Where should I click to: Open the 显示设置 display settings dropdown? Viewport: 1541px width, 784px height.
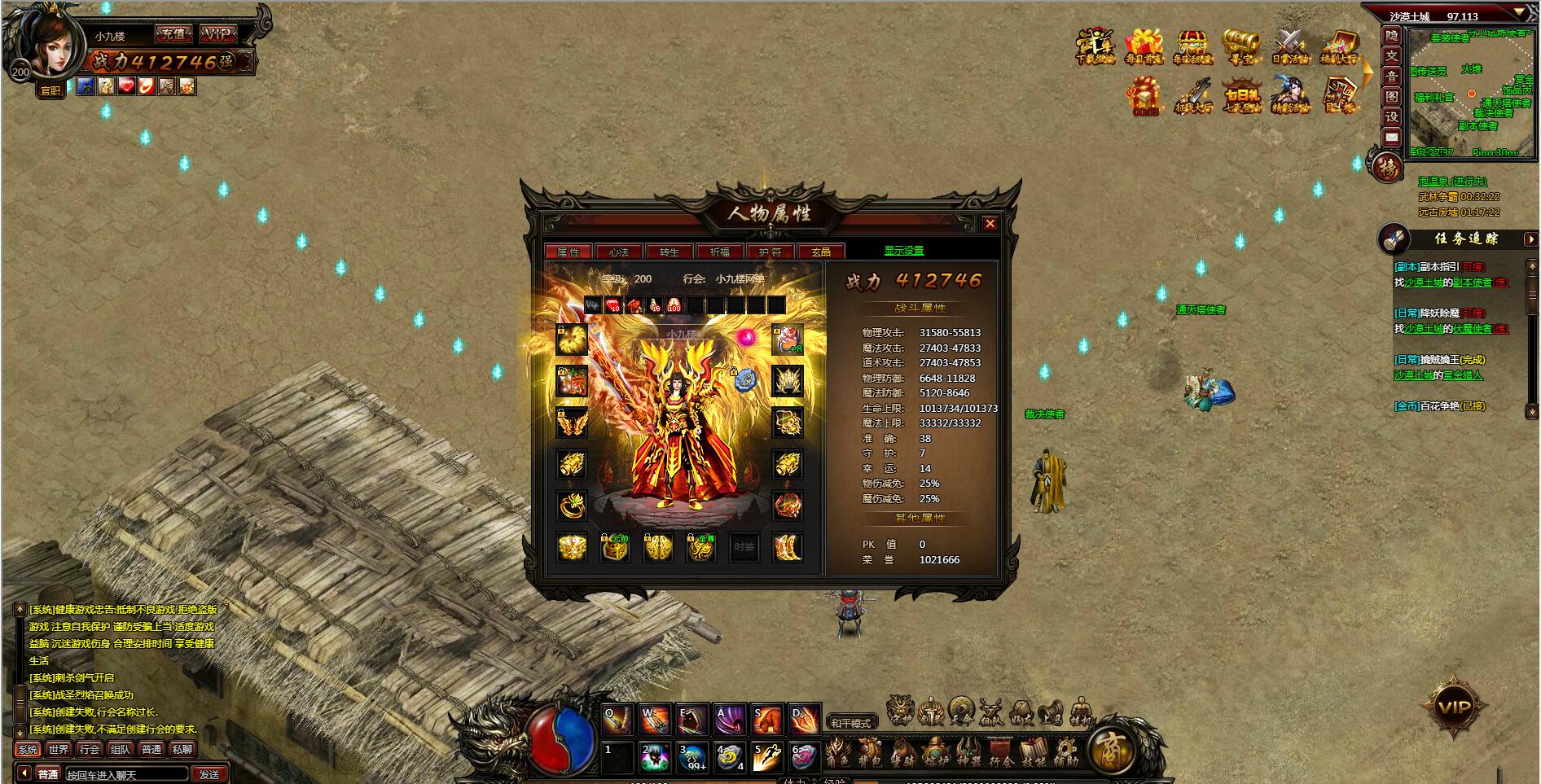coord(906,251)
